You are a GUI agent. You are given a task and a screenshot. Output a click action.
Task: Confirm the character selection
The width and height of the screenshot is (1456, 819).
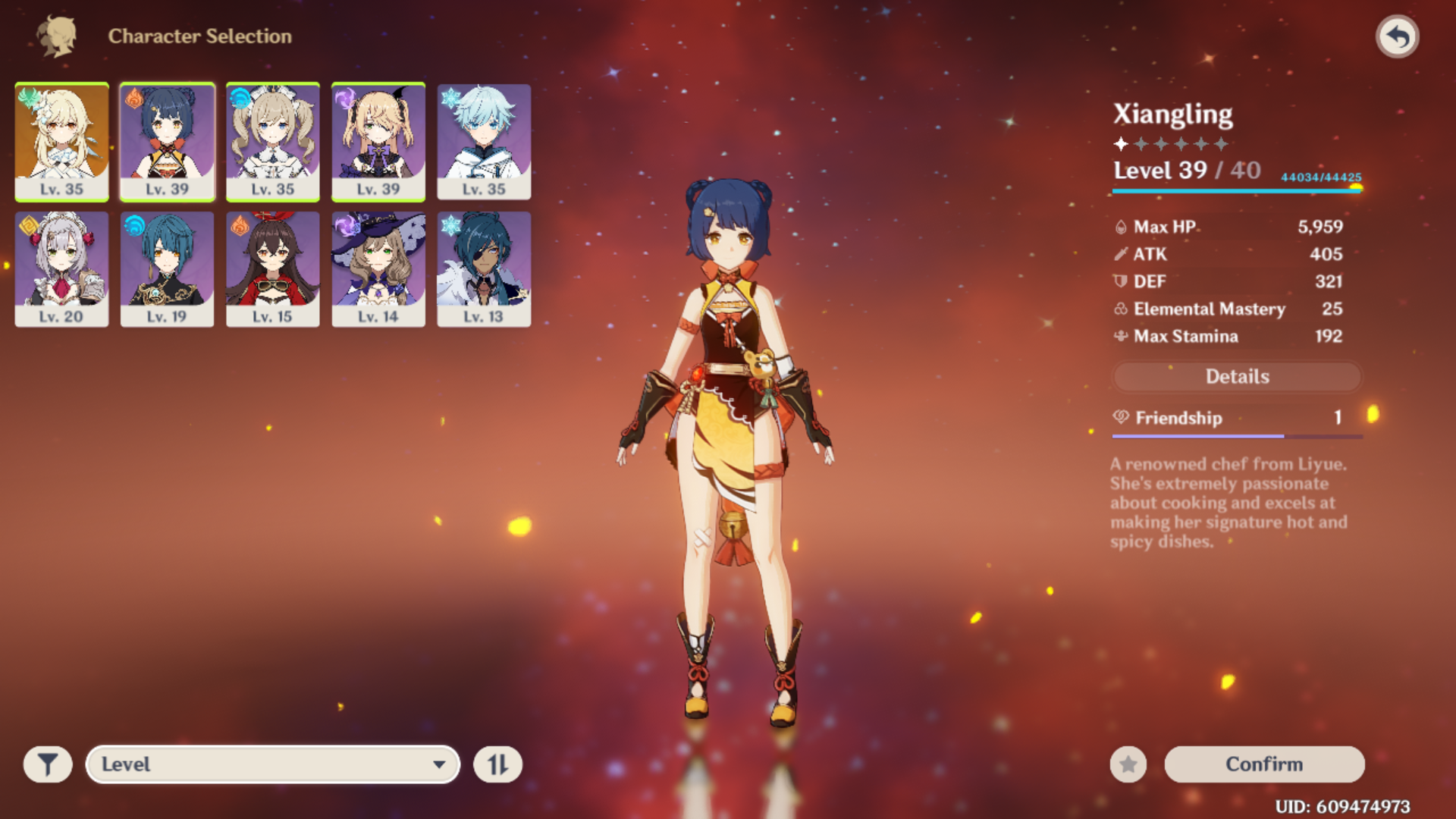tap(1264, 764)
